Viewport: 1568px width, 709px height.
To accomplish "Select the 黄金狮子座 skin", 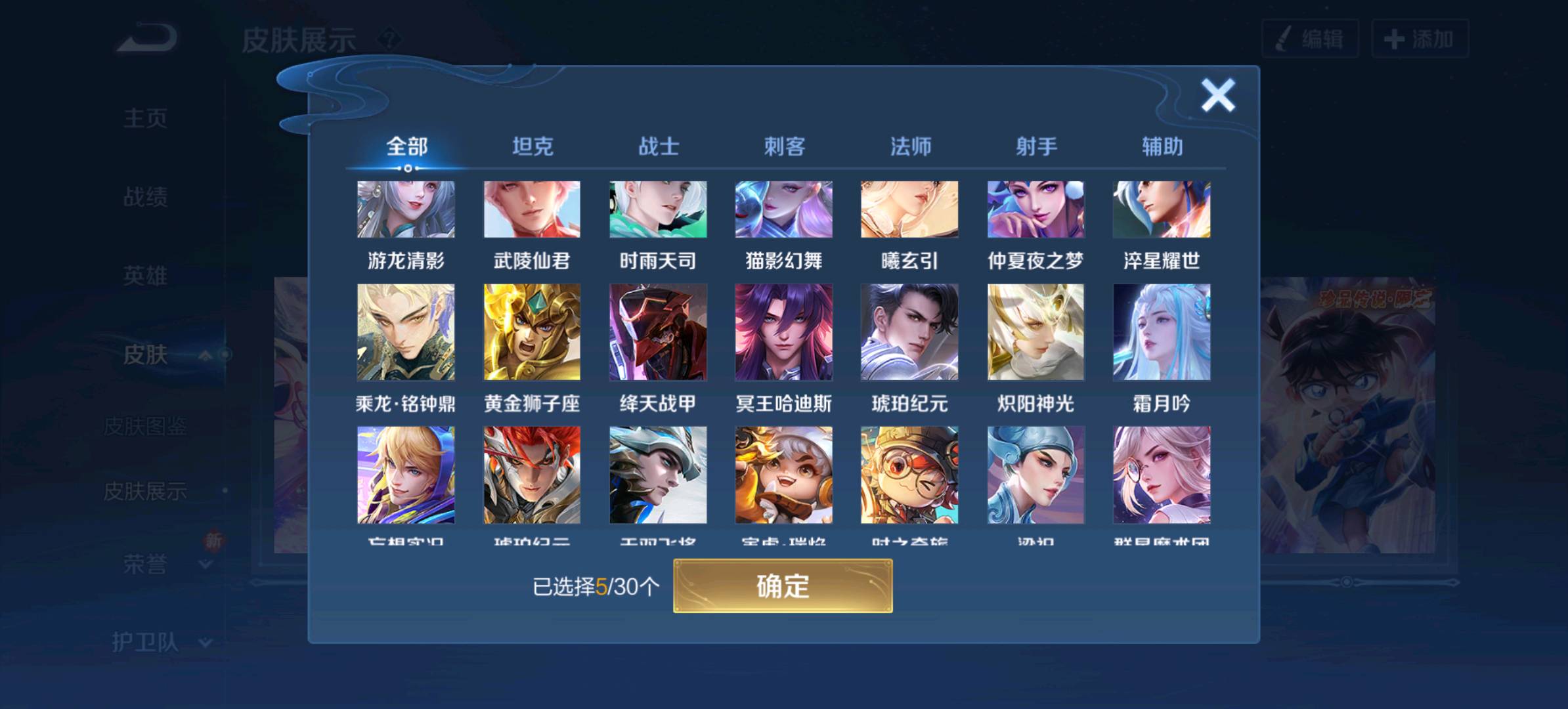I will coord(532,332).
